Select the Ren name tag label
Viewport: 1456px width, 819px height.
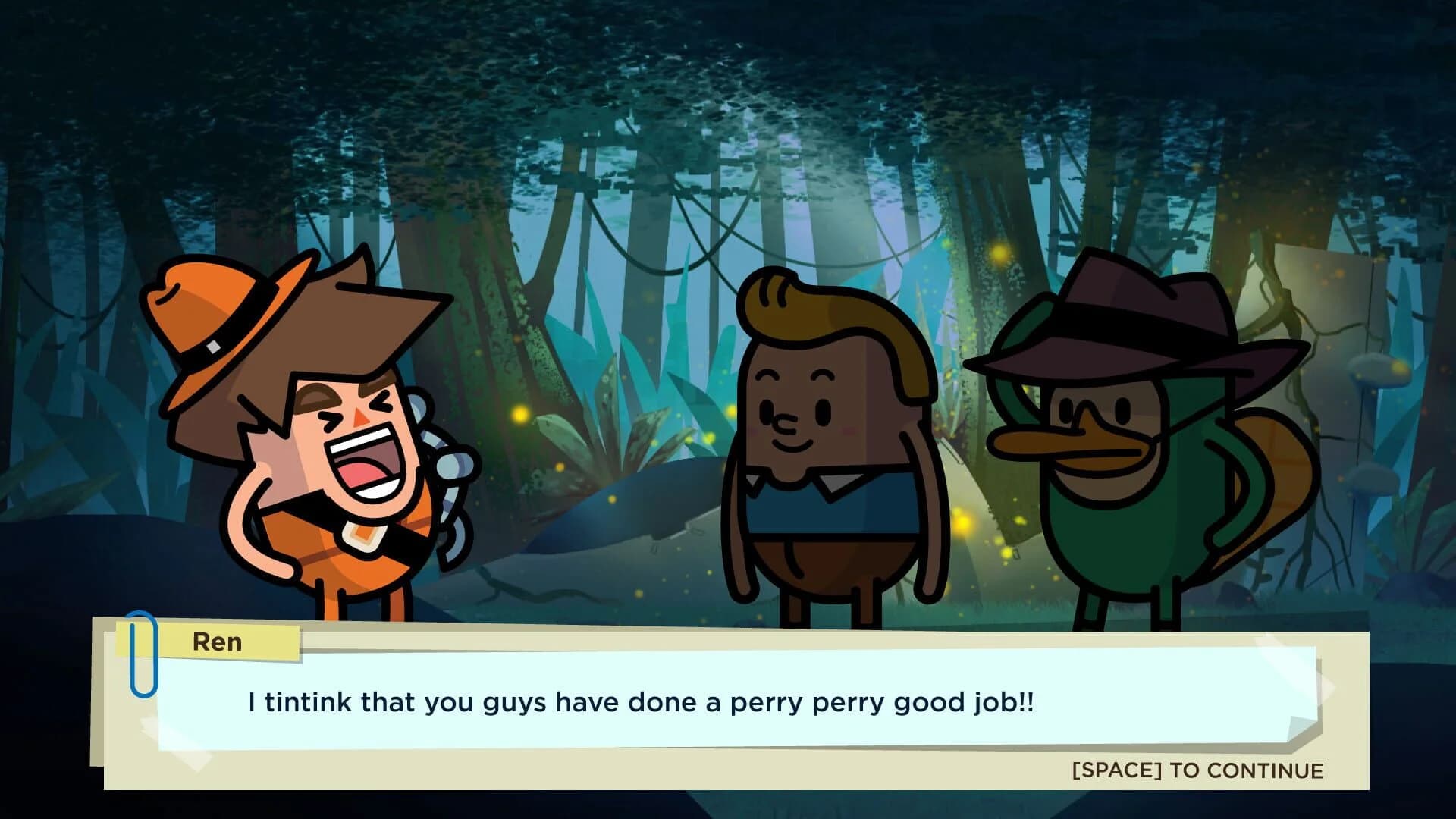tap(216, 642)
